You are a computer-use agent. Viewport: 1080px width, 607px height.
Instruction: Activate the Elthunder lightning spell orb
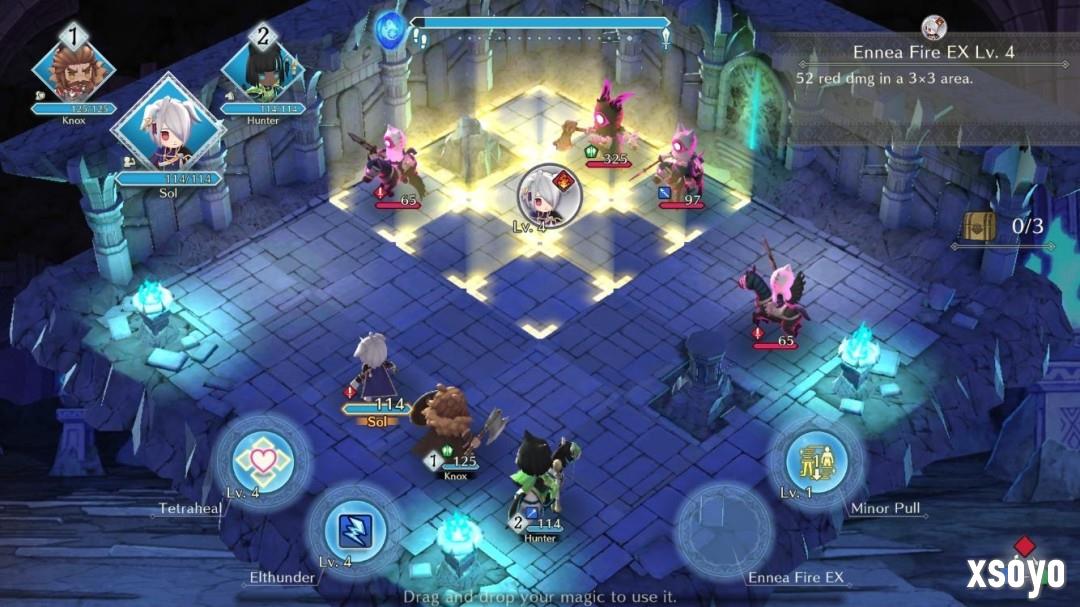[x=352, y=531]
